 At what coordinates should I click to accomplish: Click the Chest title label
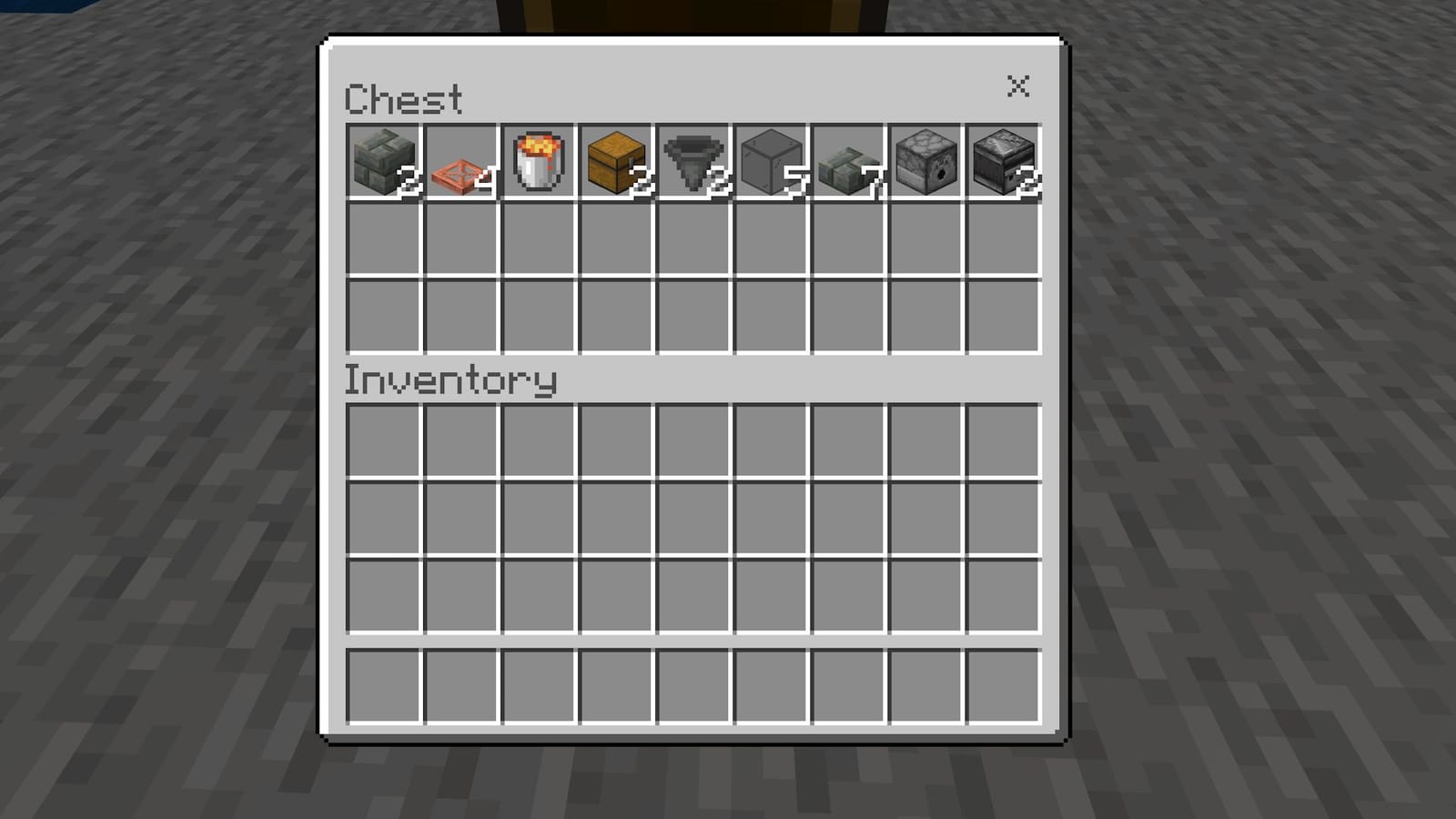tap(404, 98)
